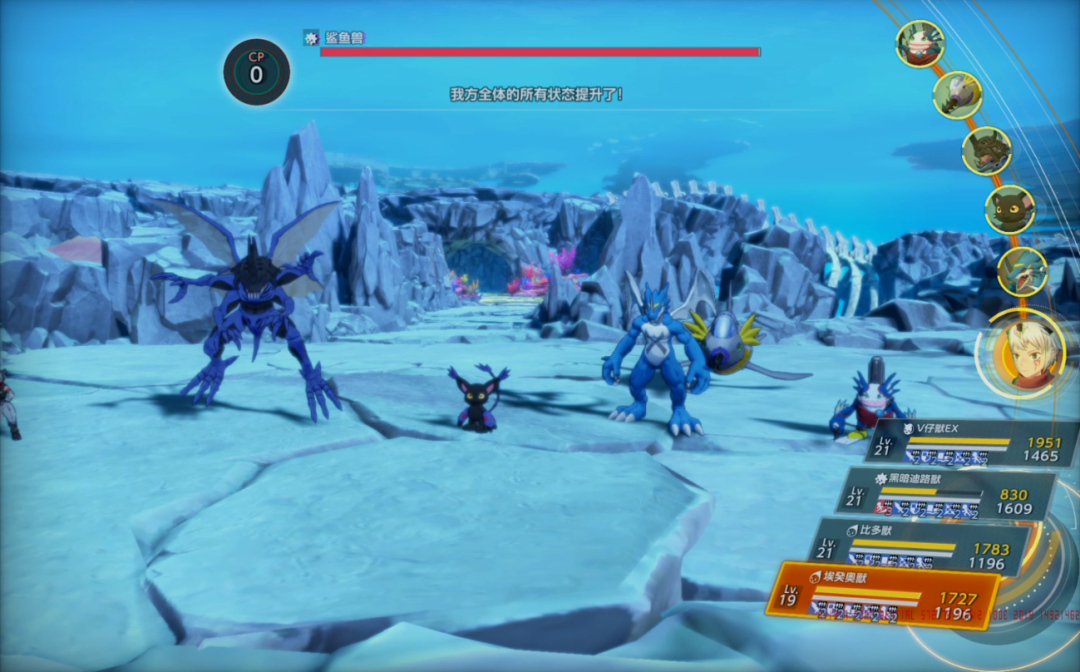Select the topmost red-white creature turn portrait
This screenshot has height=672, width=1080.
tap(920, 44)
